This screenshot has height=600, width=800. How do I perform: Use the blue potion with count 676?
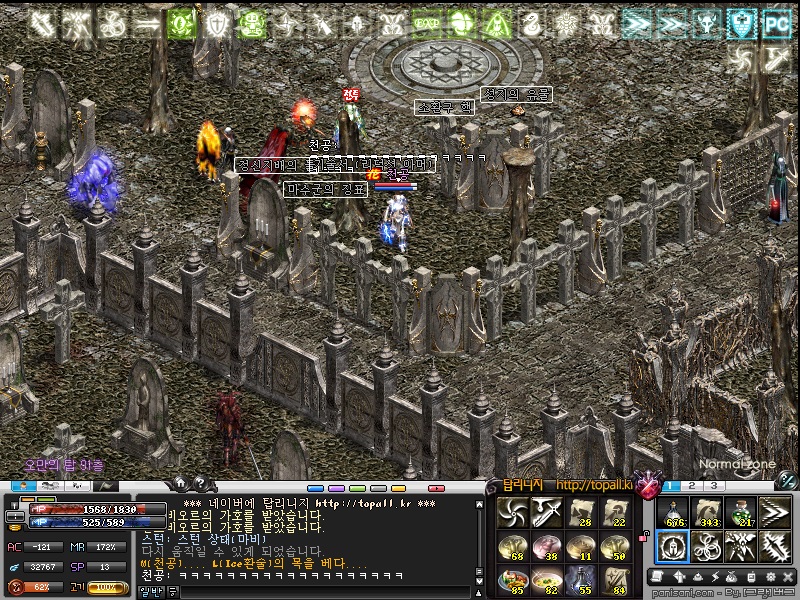pos(674,512)
